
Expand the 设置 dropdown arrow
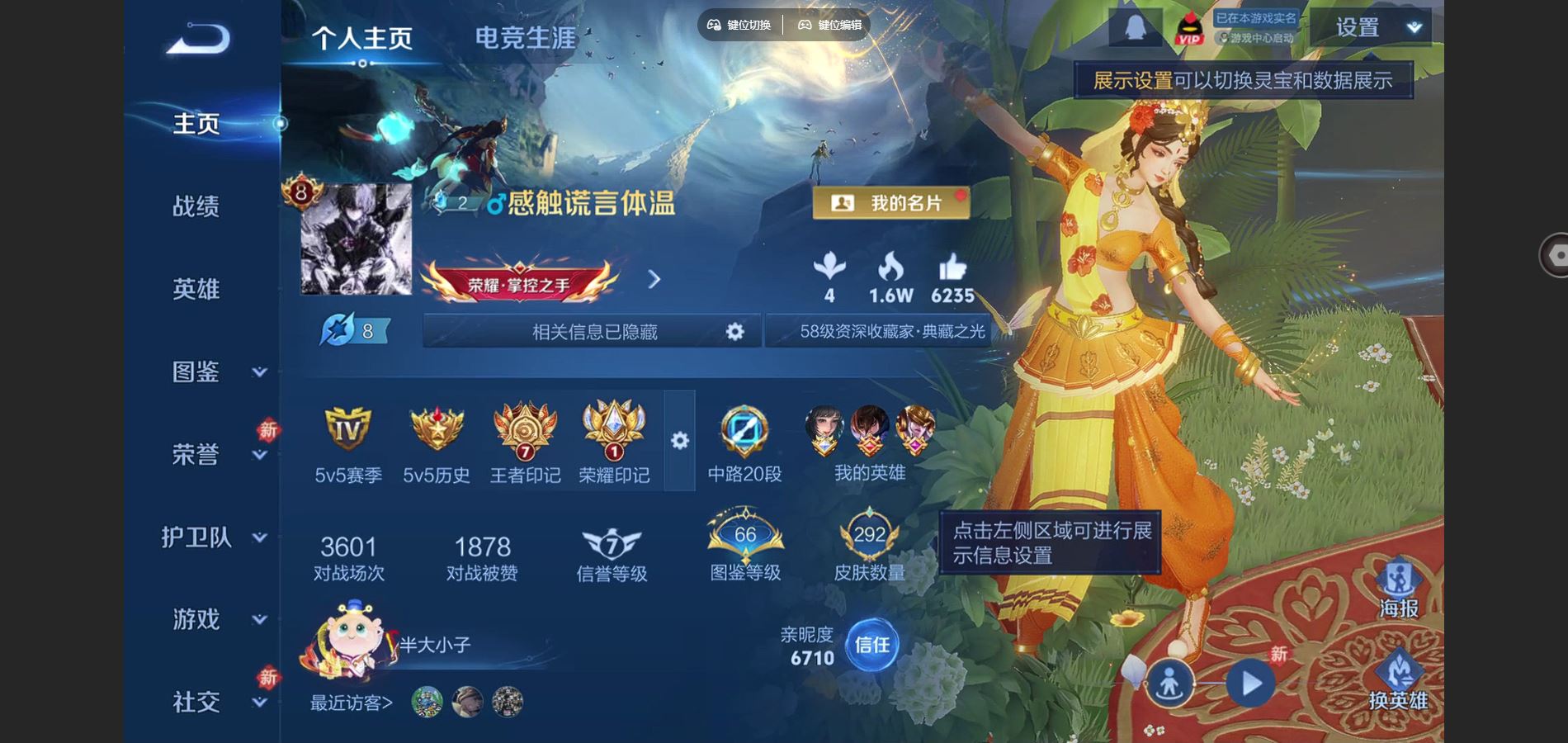point(1415,27)
